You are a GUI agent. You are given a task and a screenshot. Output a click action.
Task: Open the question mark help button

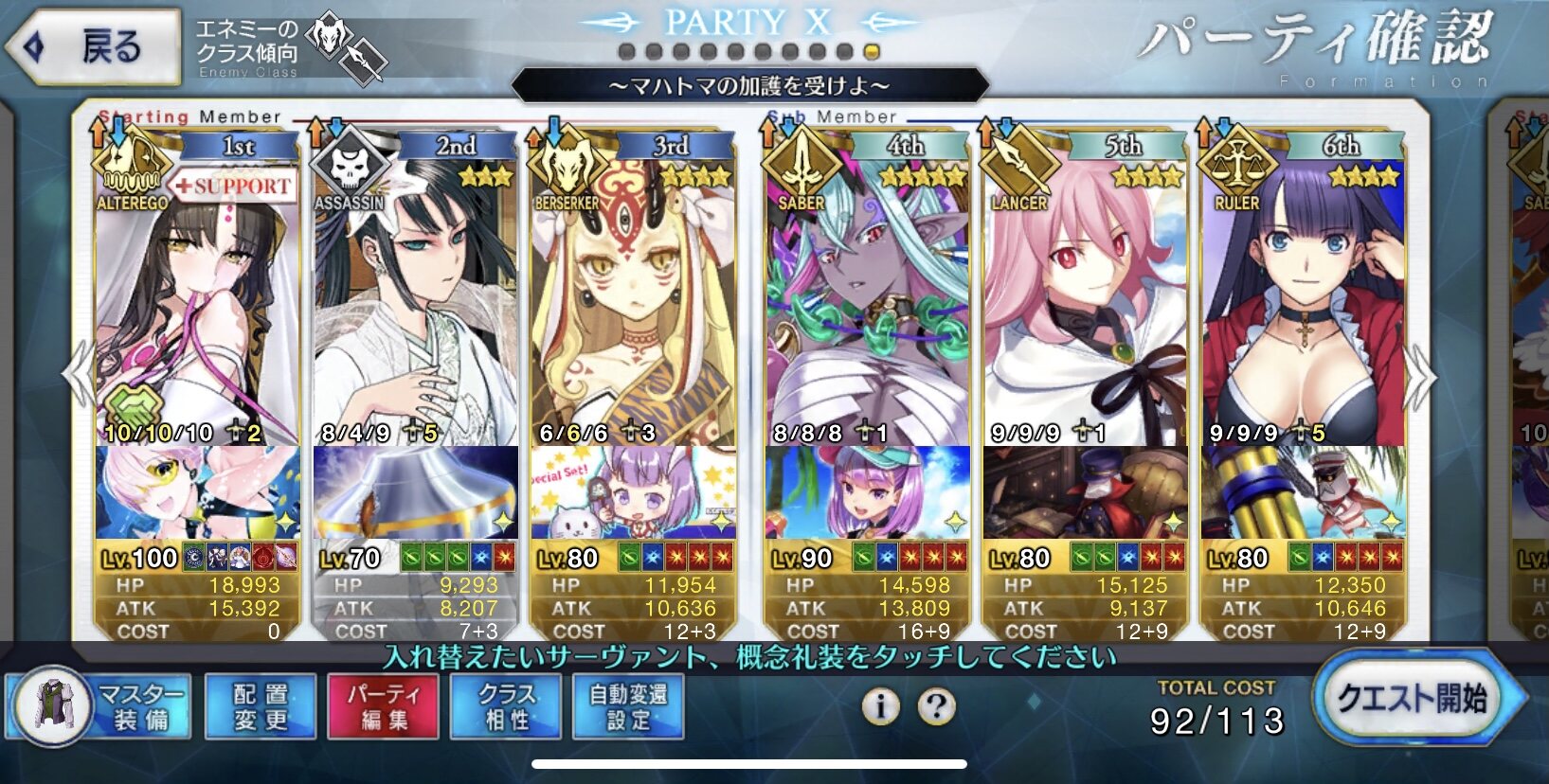pyautogui.click(x=937, y=706)
